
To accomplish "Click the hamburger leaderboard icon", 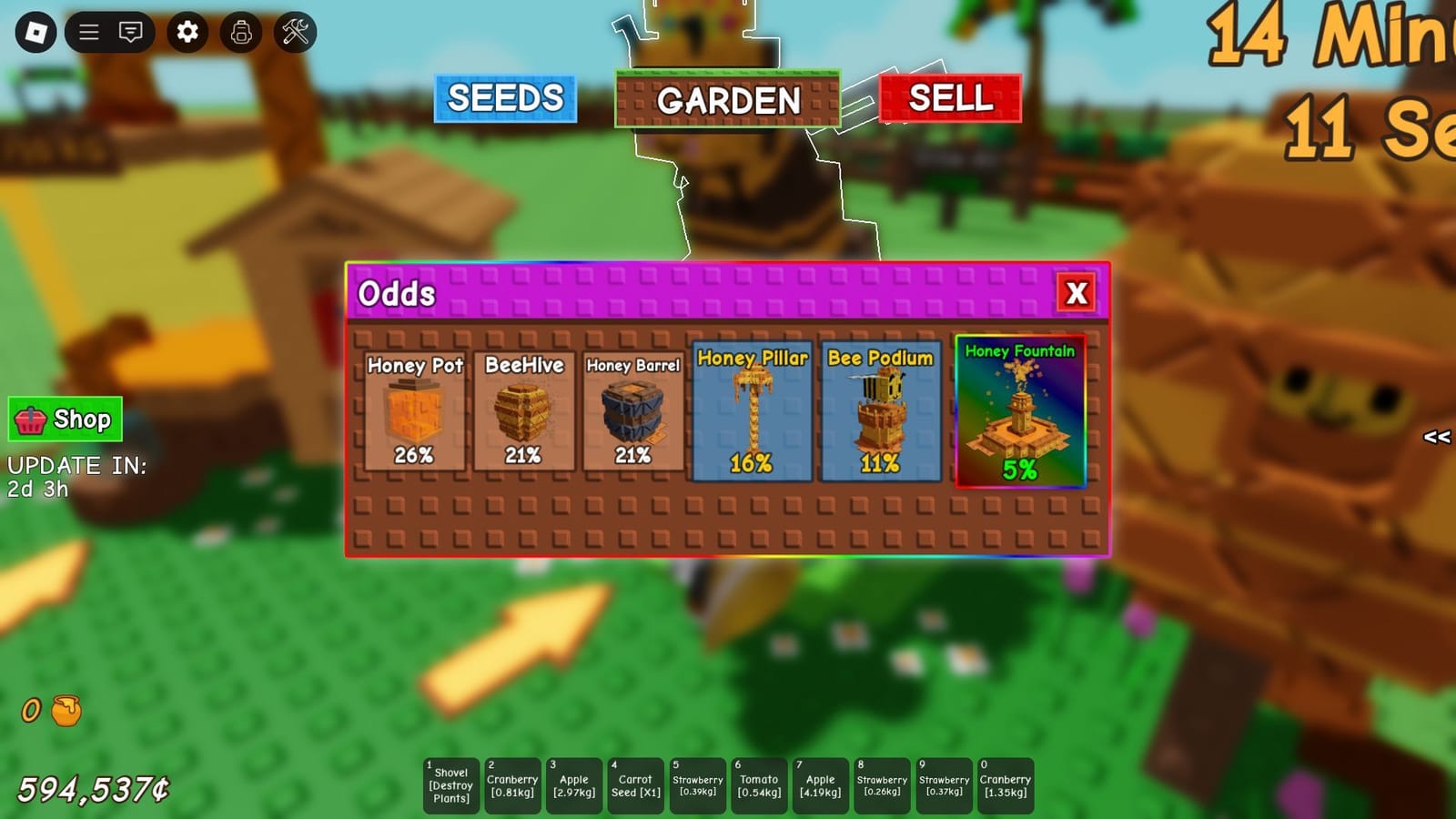I will (x=88, y=33).
